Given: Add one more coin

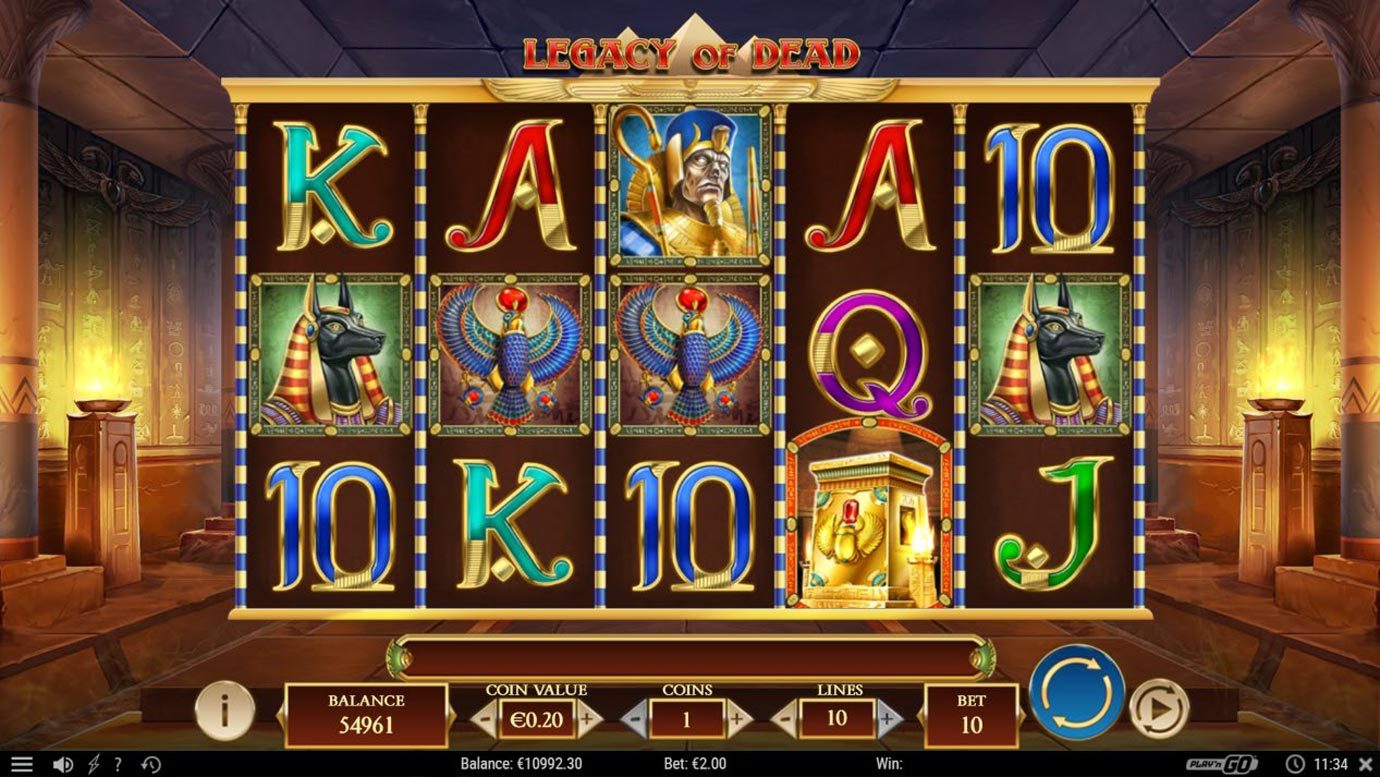Looking at the screenshot, I should point(738,718).
